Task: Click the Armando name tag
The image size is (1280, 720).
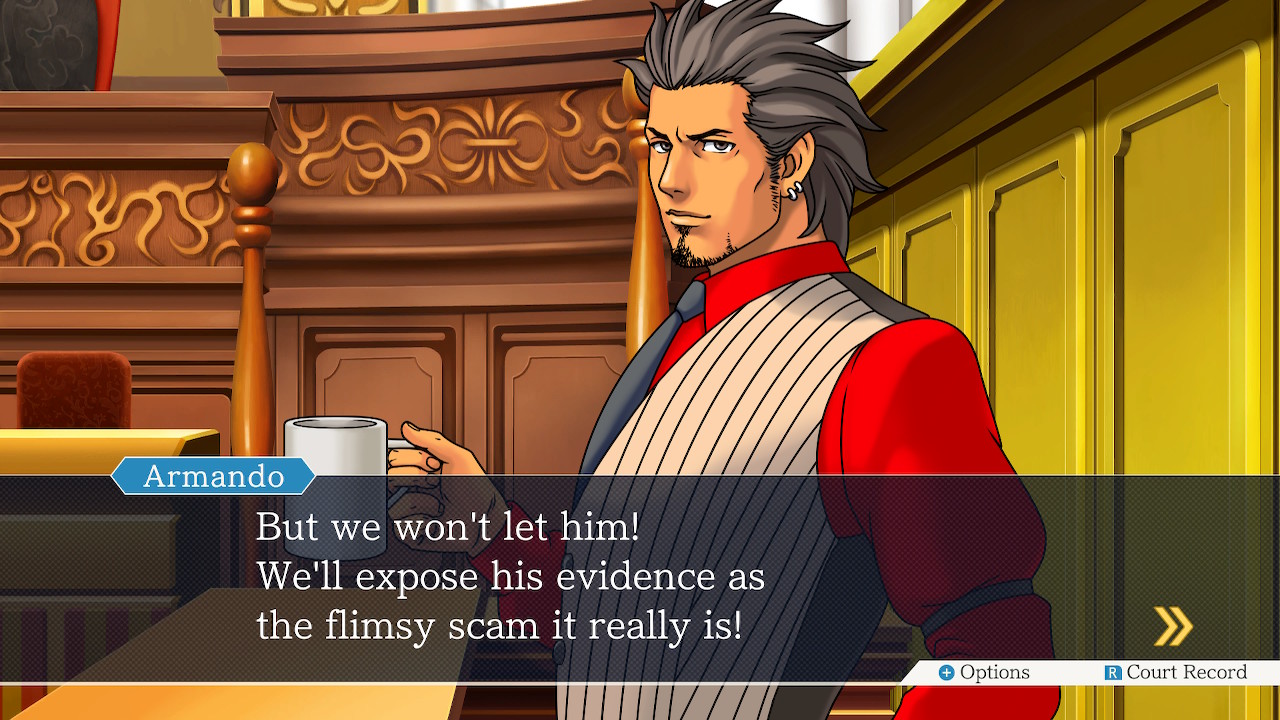Action: (x=212, y=476)
